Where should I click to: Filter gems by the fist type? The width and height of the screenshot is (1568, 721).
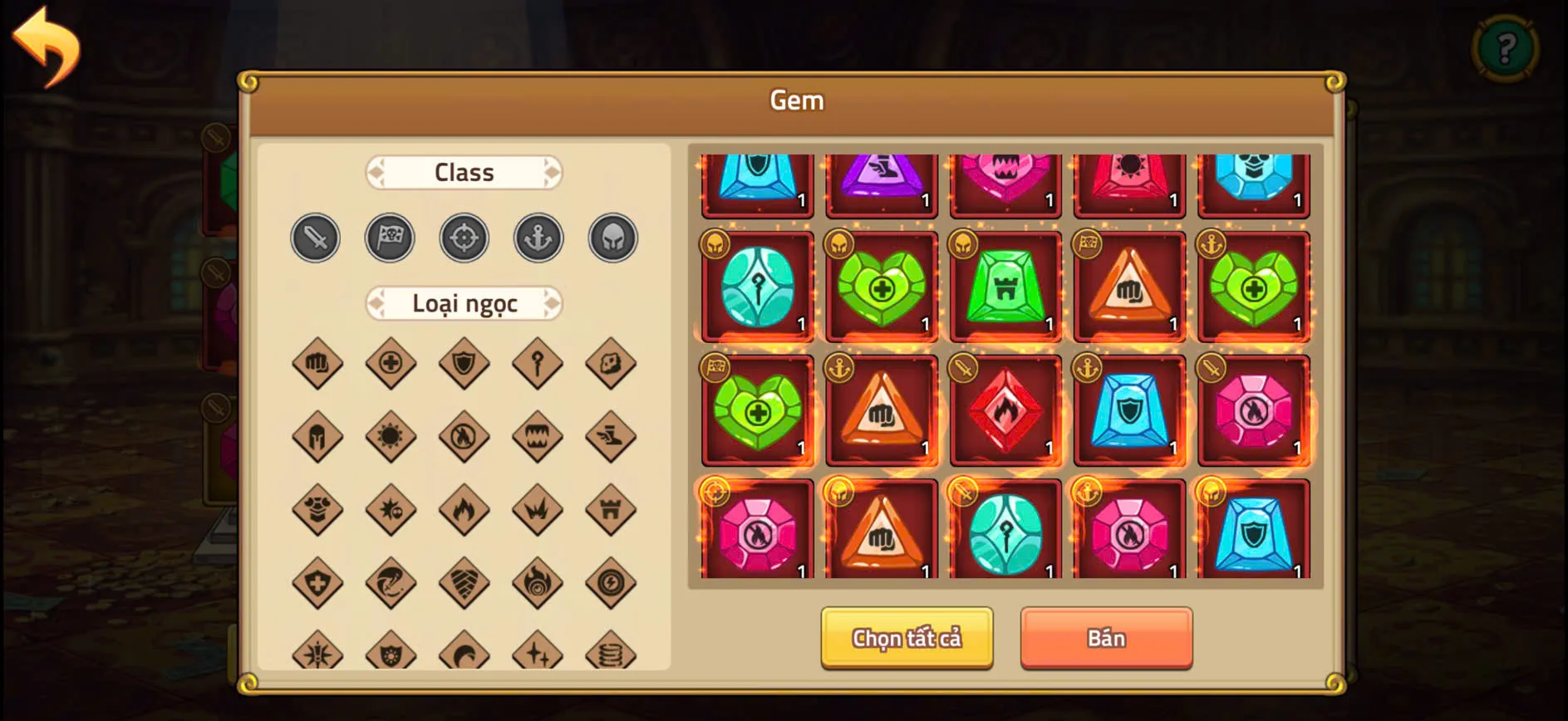(x=315, y=363)
